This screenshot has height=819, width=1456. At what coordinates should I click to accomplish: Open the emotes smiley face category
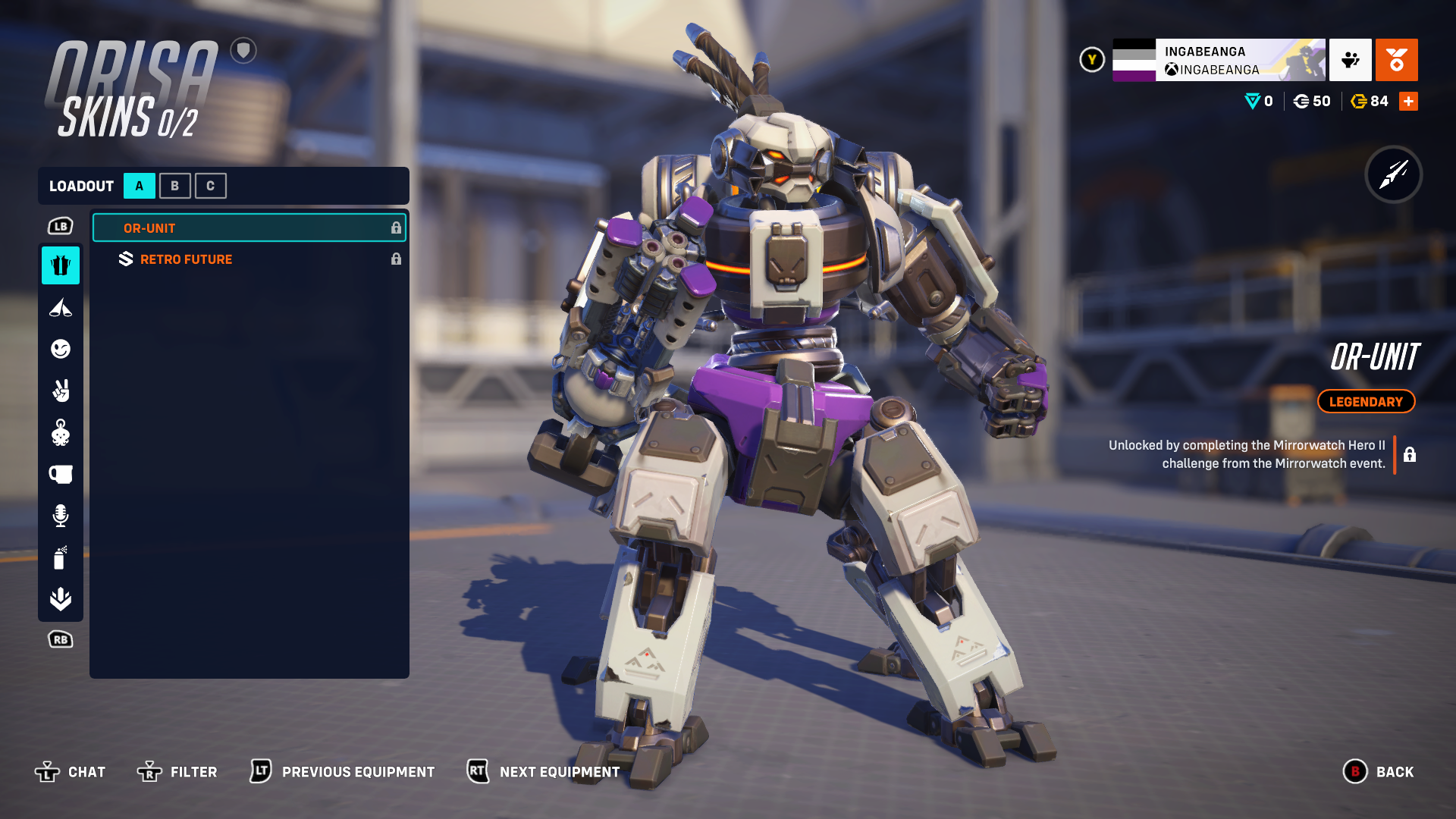tap(61, 349)
